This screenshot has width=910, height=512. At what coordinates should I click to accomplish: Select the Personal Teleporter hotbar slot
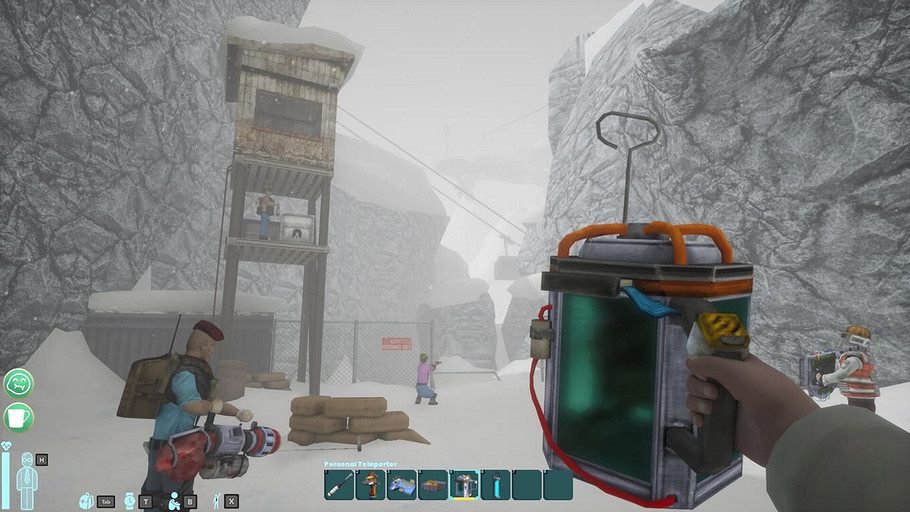click(464, 485)
